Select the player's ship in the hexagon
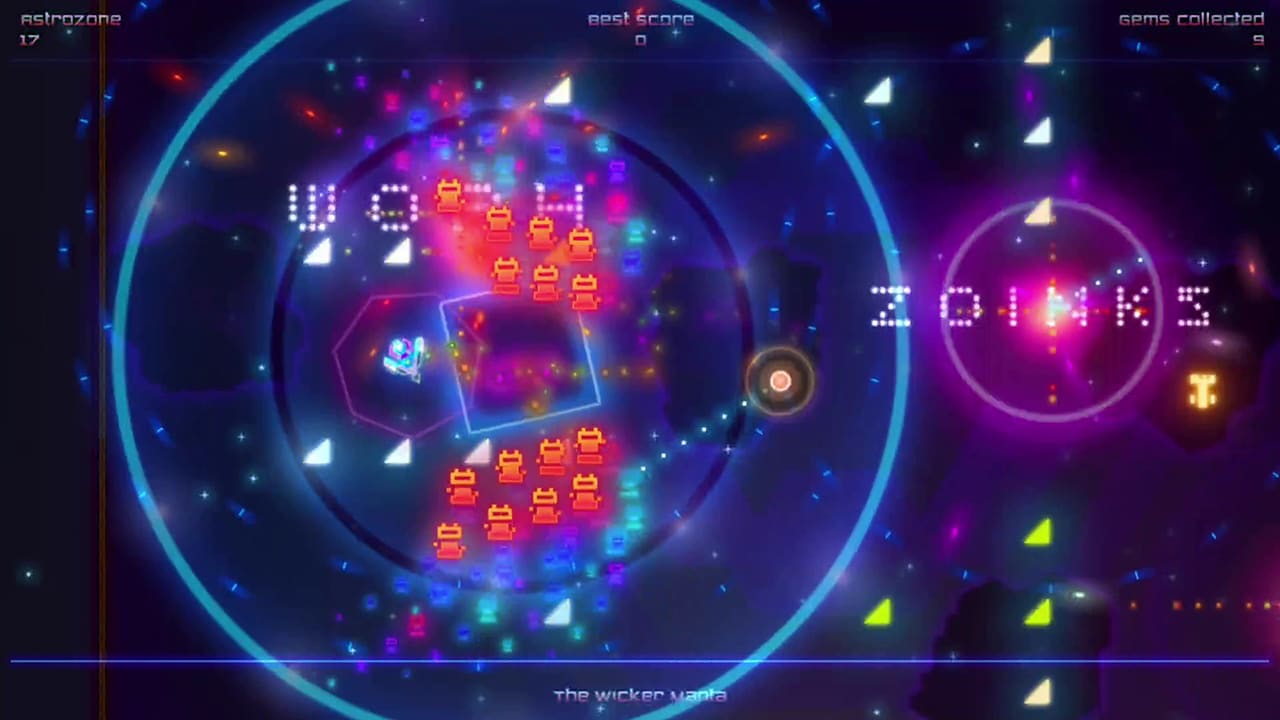 pos(404,357)
